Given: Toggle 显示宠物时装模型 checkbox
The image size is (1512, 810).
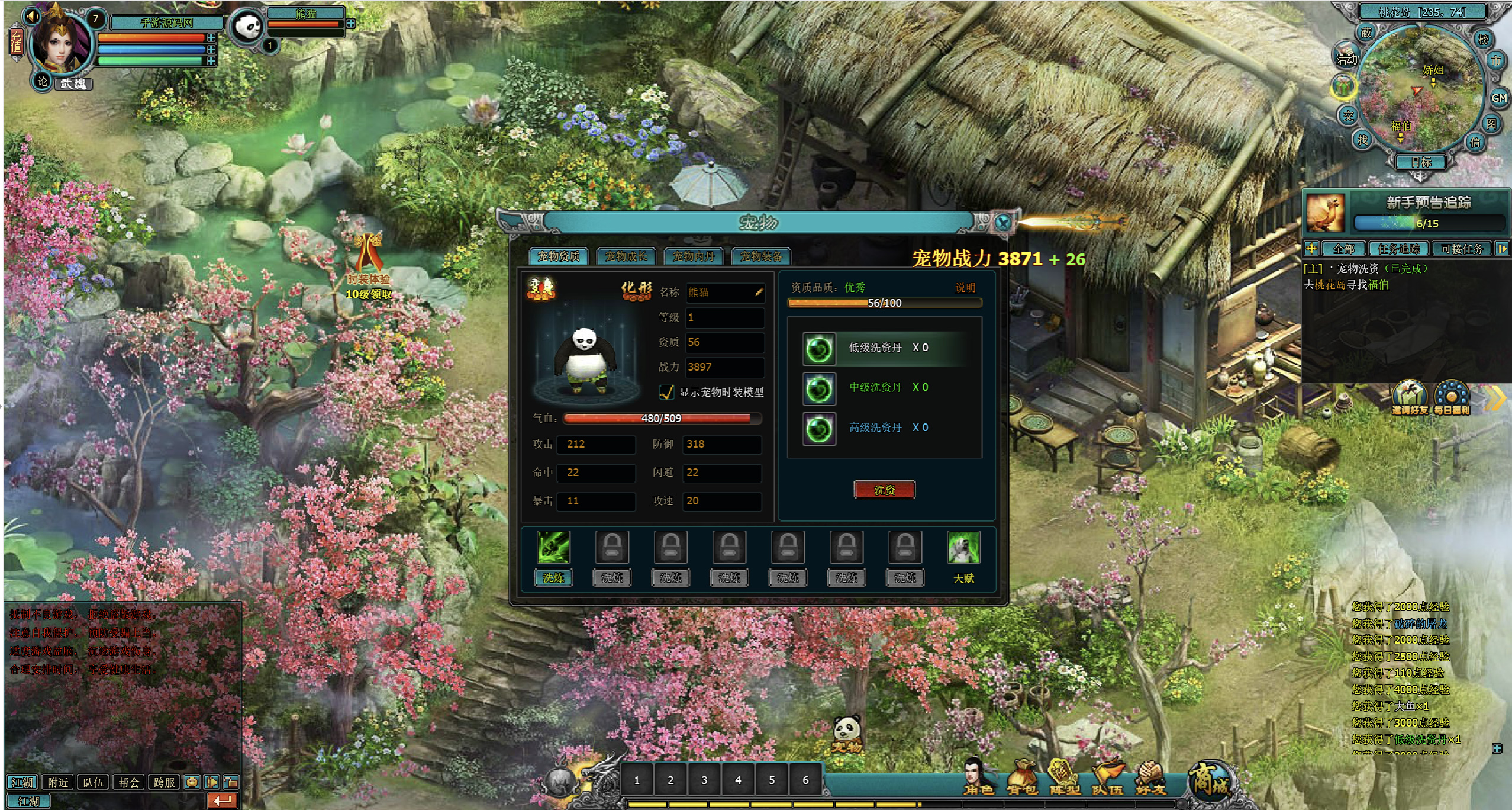Looking at the screenshot, I should (667, 392).
